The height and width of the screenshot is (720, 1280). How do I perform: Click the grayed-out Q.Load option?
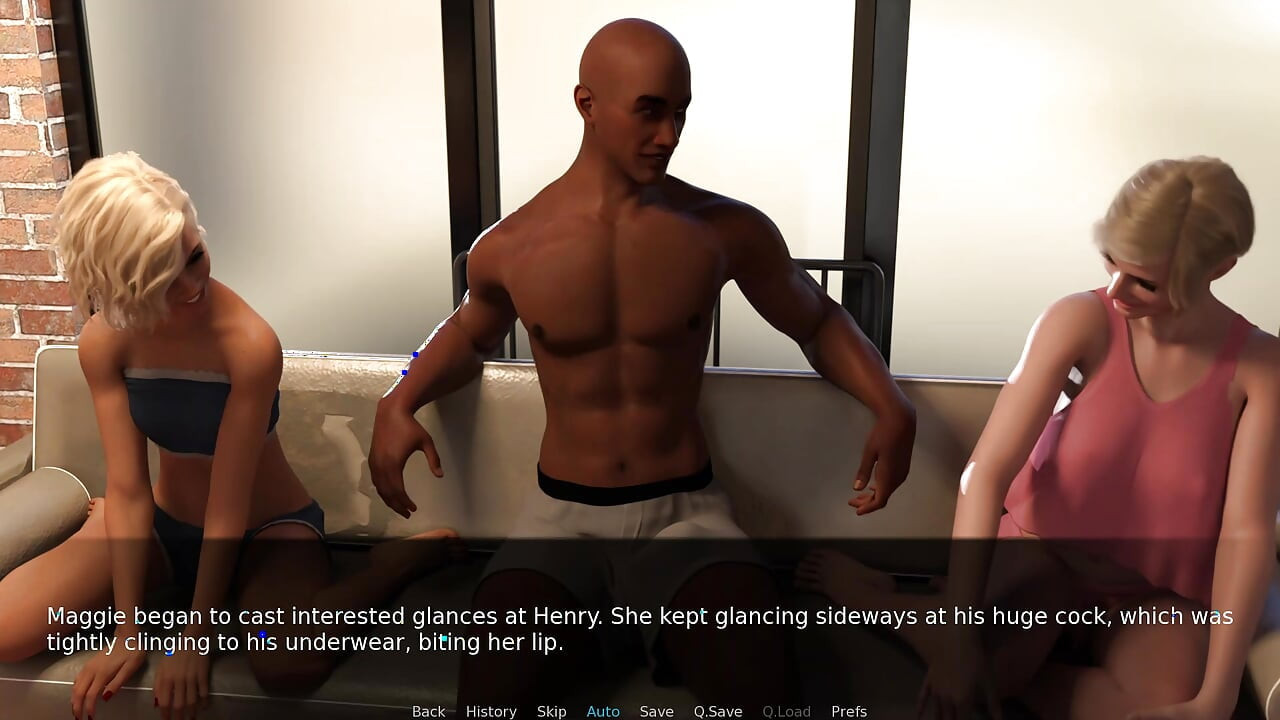[x=786, y=711]
